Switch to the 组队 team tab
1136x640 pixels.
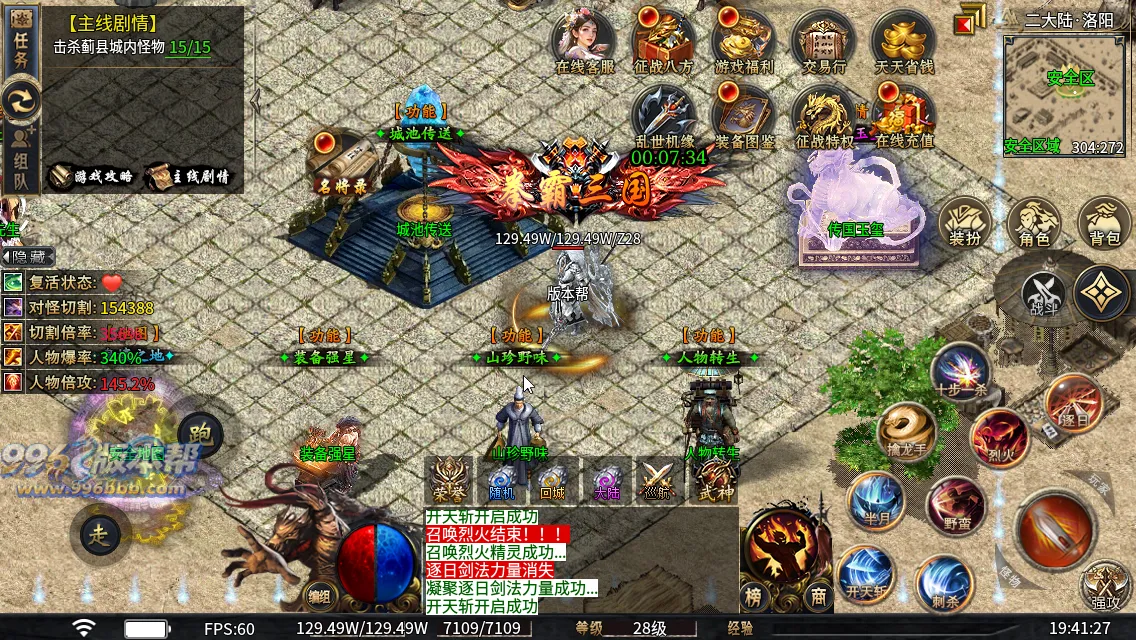[x=20, y=158]
